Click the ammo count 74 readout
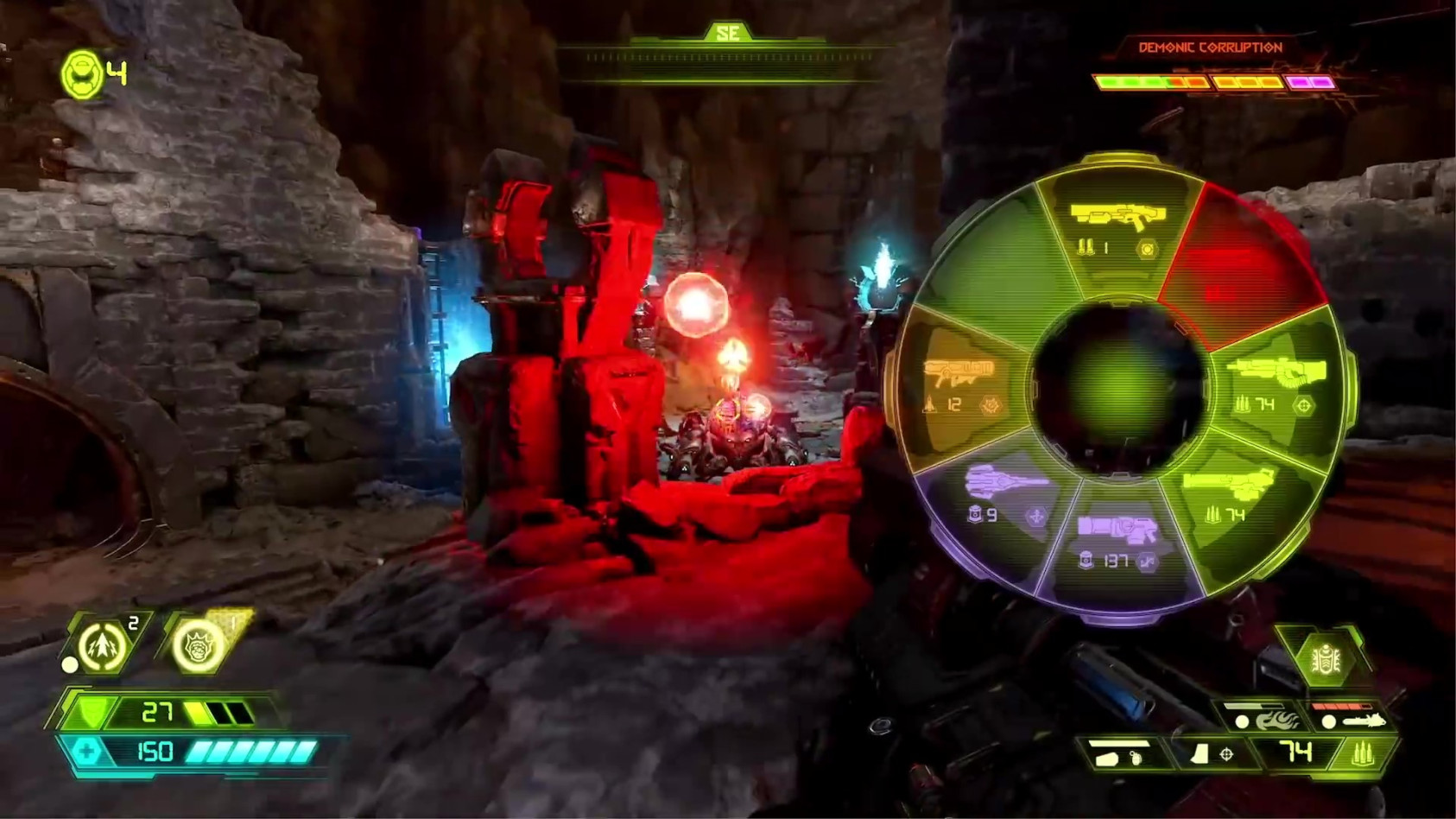1456x819 pixels. tap(1297, 752)
